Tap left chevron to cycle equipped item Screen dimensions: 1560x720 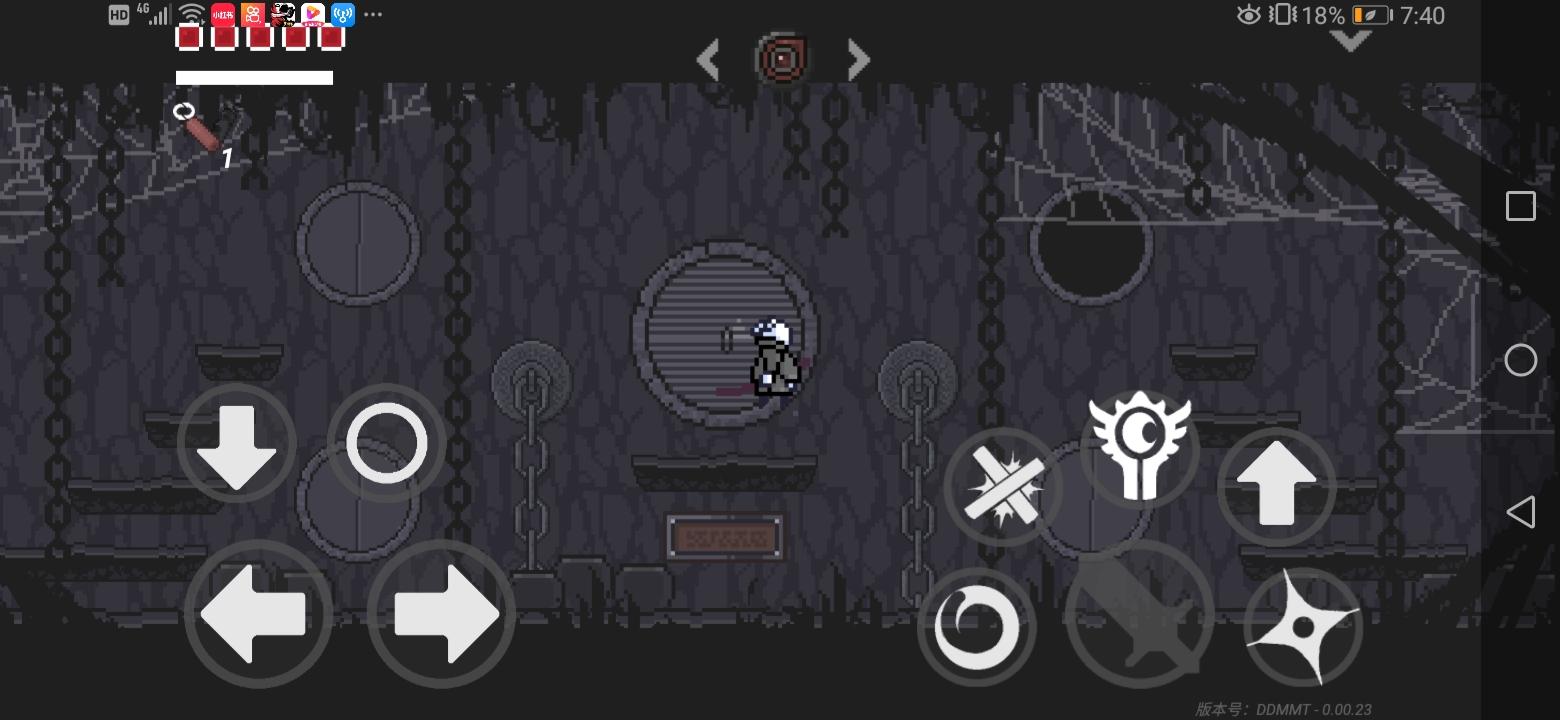tap(707, 60)
